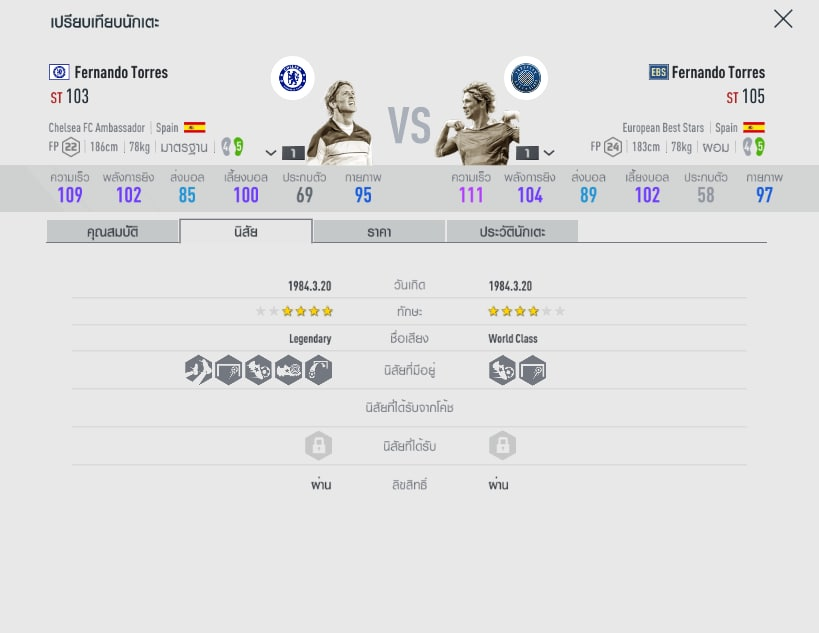Click the Chelsea club badge

click(292, 78)
